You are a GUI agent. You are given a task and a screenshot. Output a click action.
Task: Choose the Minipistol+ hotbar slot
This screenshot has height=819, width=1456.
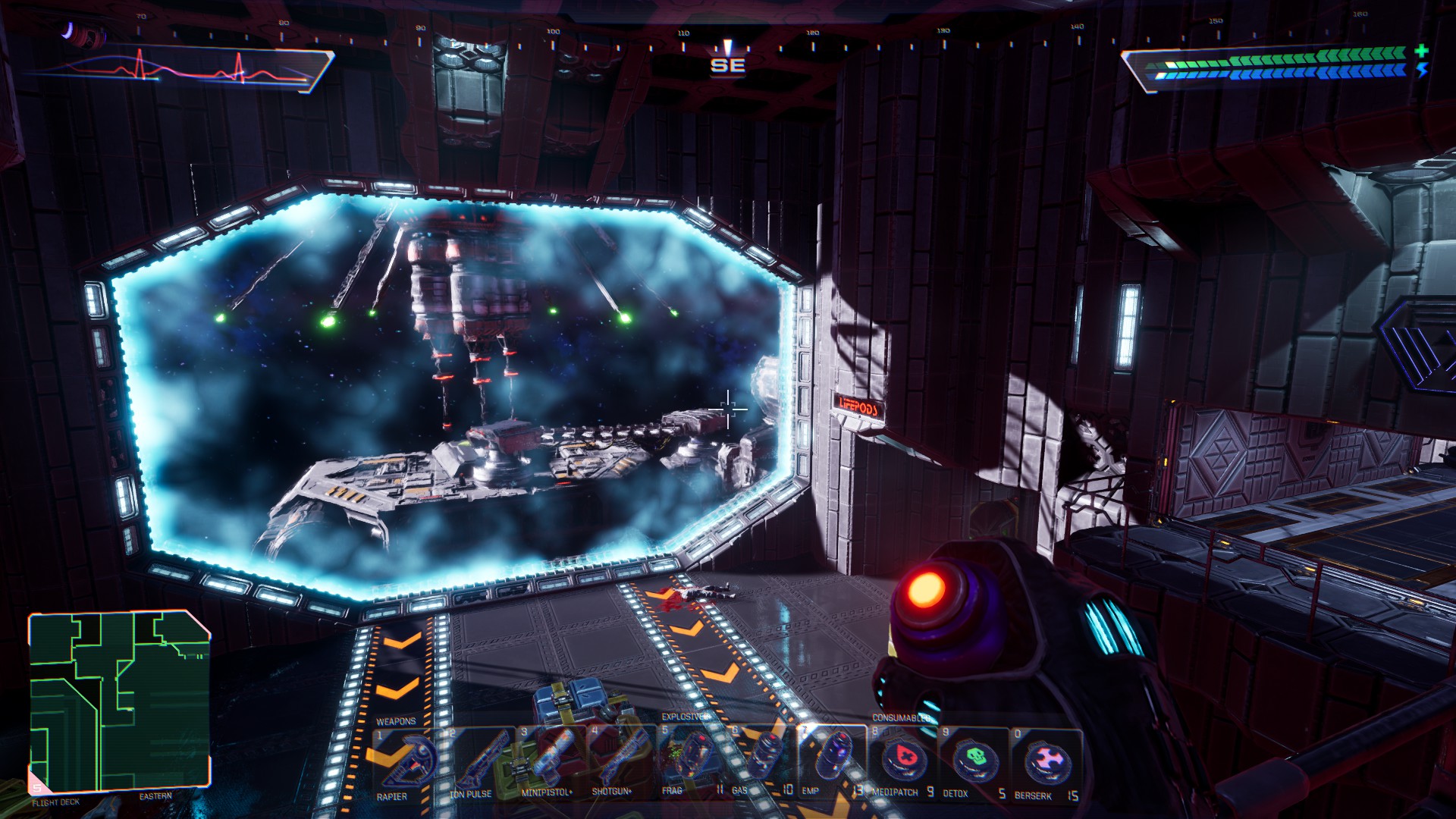point(551,761)
